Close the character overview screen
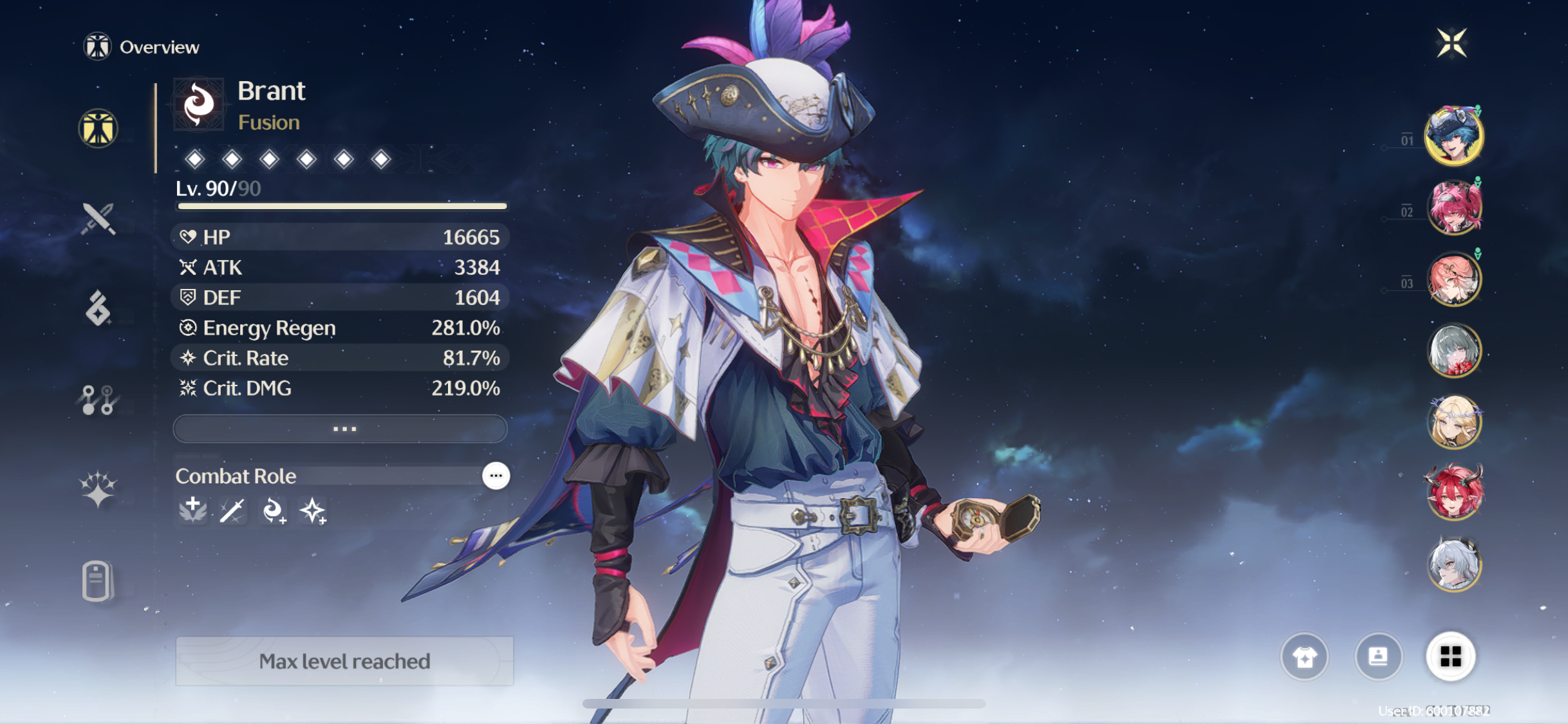Viewport: 1568px width, 724px height. [1451, 43]
